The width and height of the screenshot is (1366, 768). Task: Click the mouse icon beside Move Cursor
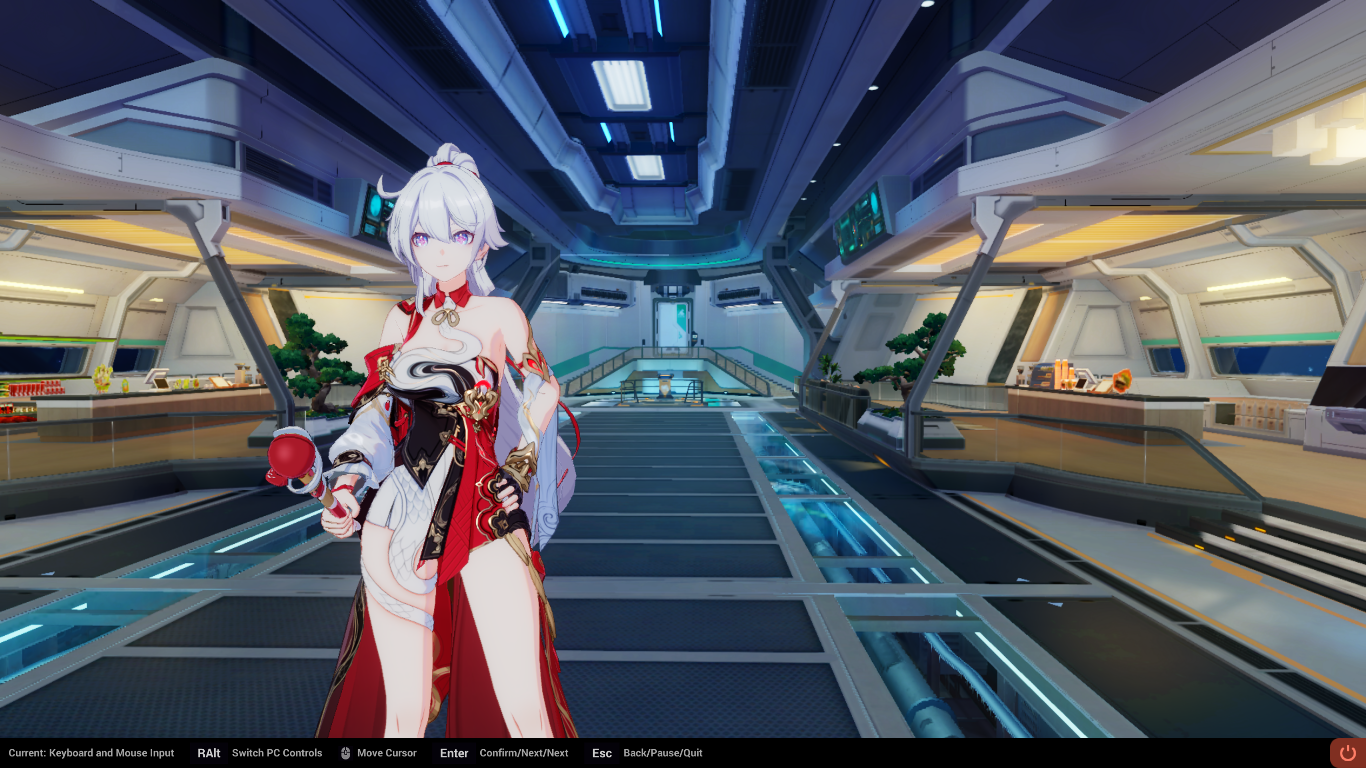(344, 753)
